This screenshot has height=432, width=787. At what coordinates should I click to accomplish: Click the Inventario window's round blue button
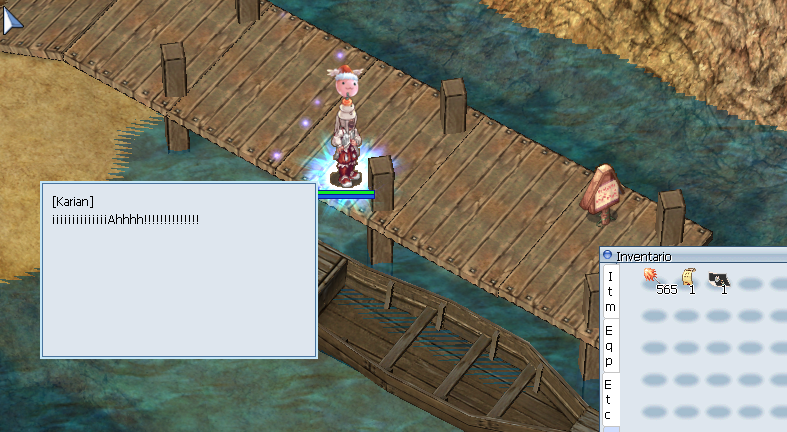point(607,256)
